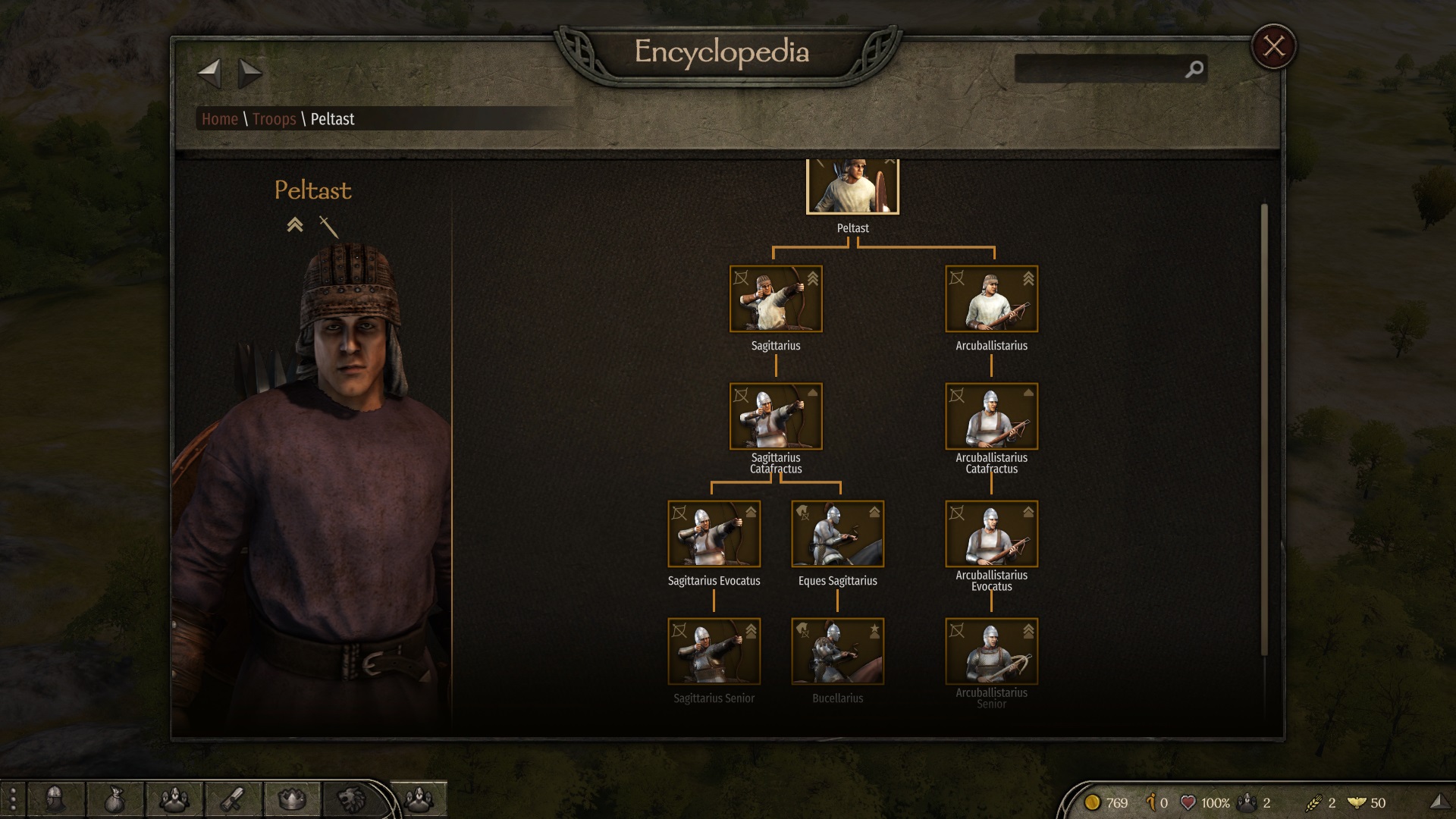The width and height of the screenshot is (1456, 819).
Task: Select the Arcuballistarius troop node
Action: 991,299
